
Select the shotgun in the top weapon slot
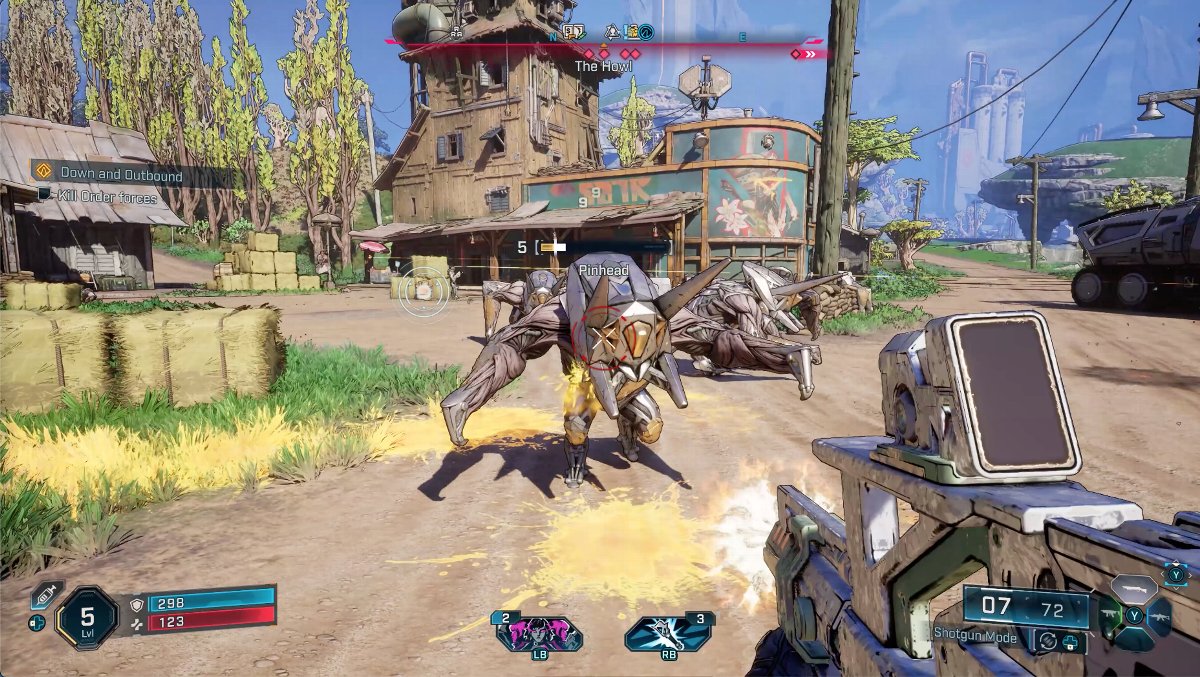coord(1133,588)
